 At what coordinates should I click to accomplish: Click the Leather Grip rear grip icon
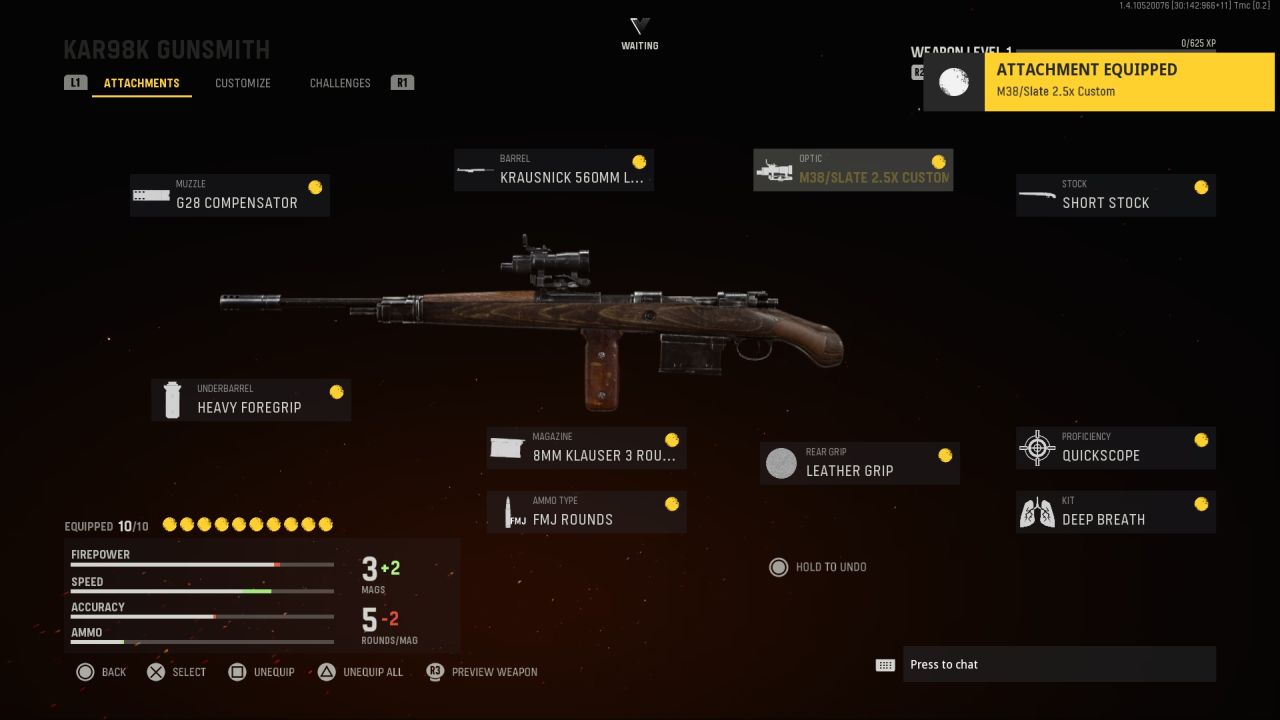[781, 462]
